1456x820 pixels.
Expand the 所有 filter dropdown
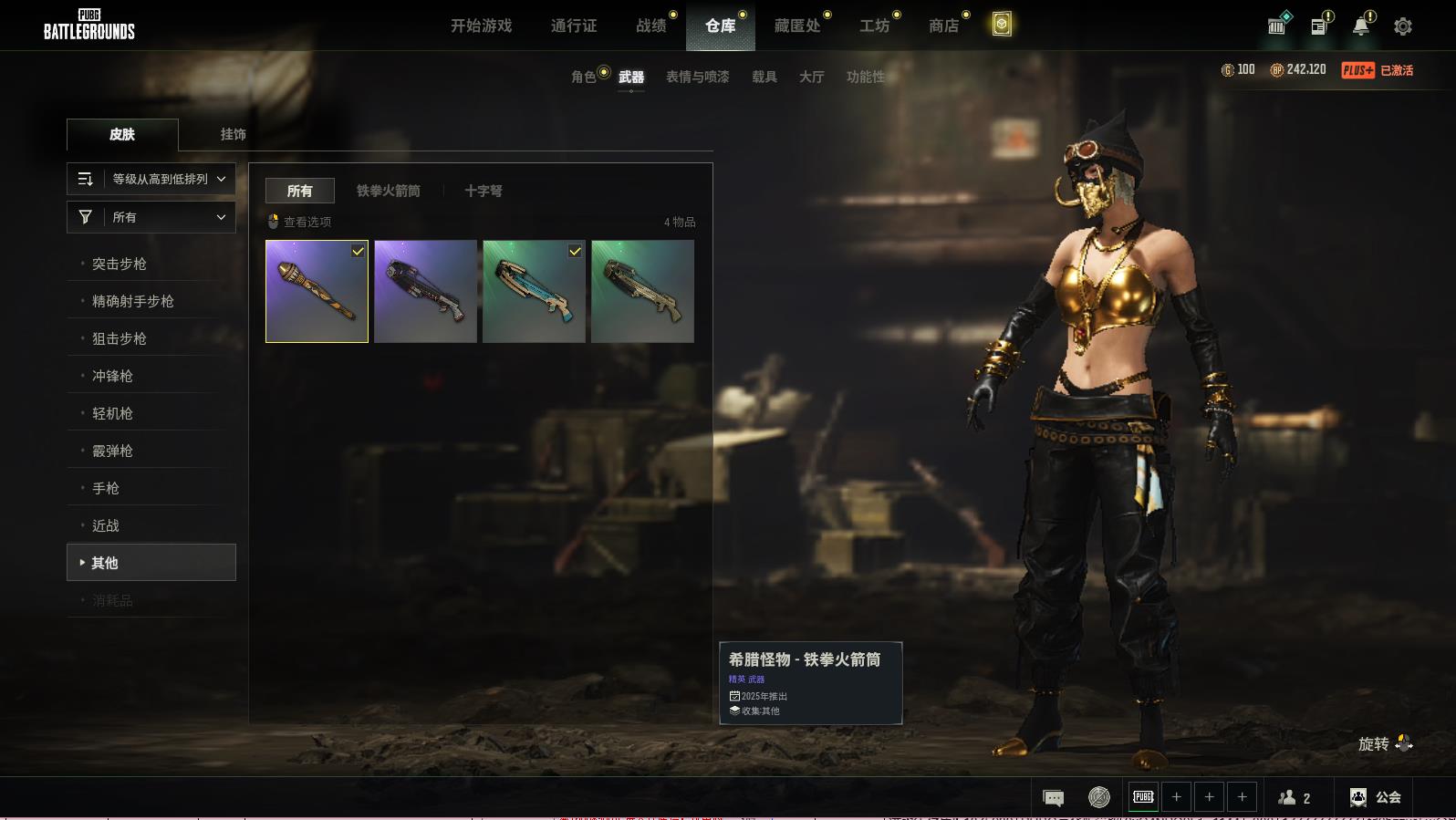[151, 217]
